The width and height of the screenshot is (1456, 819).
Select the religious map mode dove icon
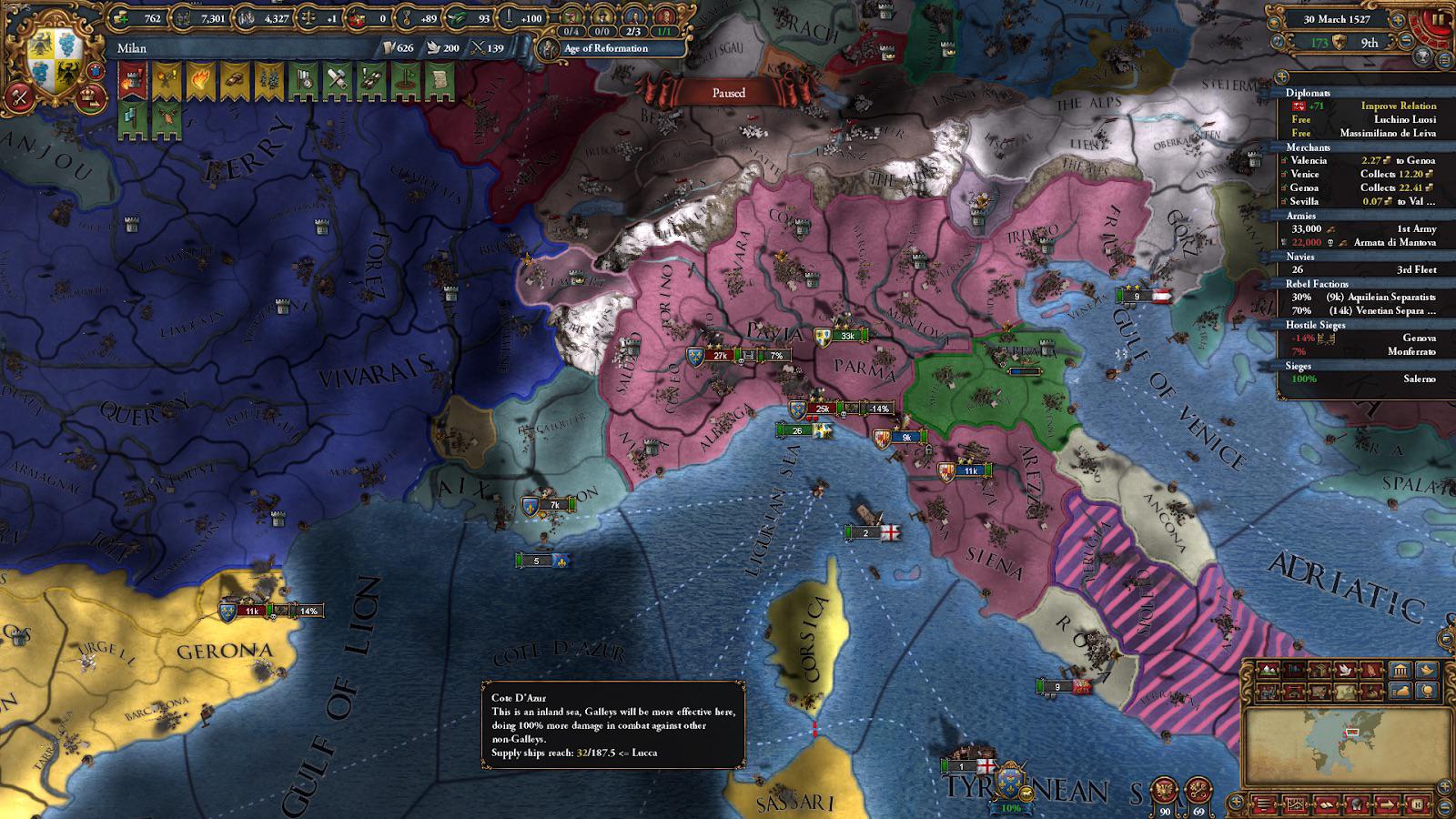point(1345,671)
